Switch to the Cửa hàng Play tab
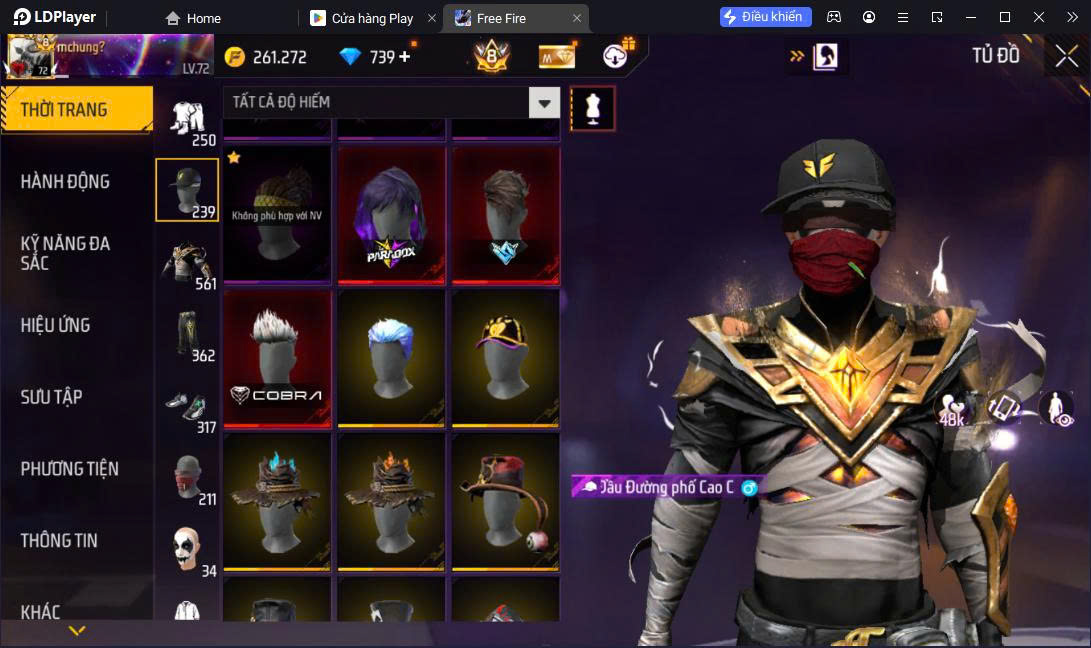 372,18
